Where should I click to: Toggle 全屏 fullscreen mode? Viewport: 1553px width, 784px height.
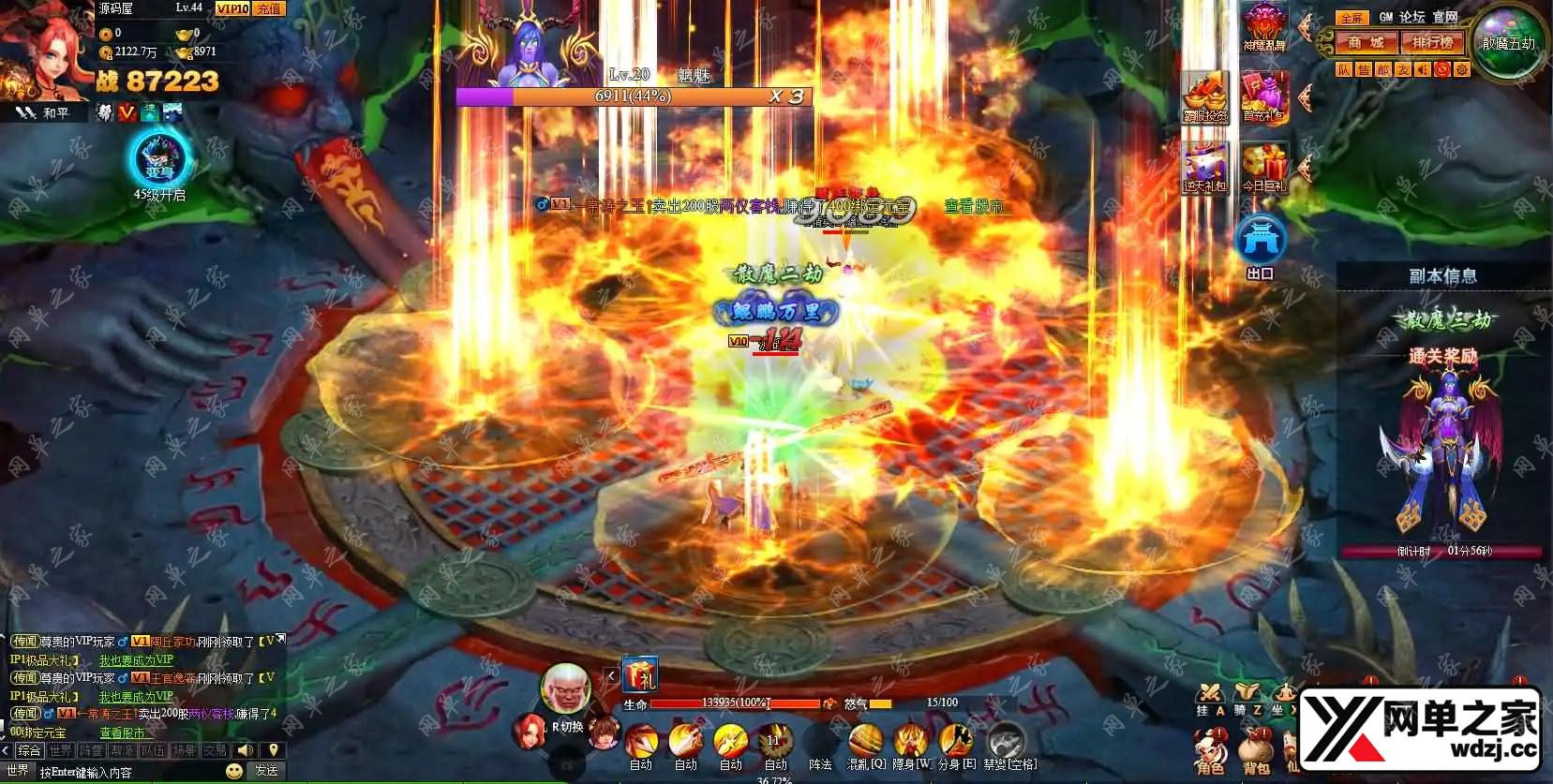coord(1351,18)
